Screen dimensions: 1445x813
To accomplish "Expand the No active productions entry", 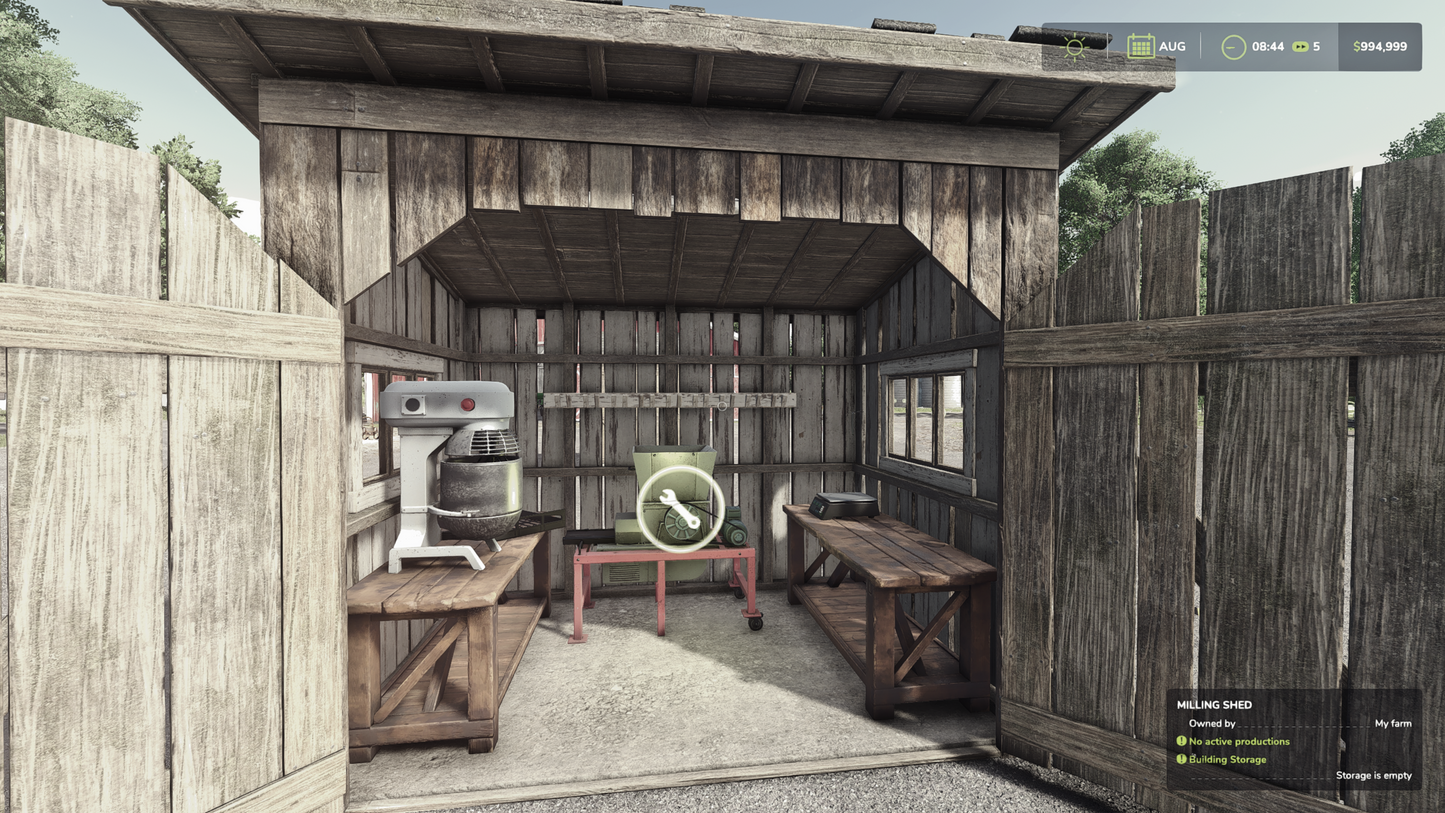I will [x=1241, y=741].
